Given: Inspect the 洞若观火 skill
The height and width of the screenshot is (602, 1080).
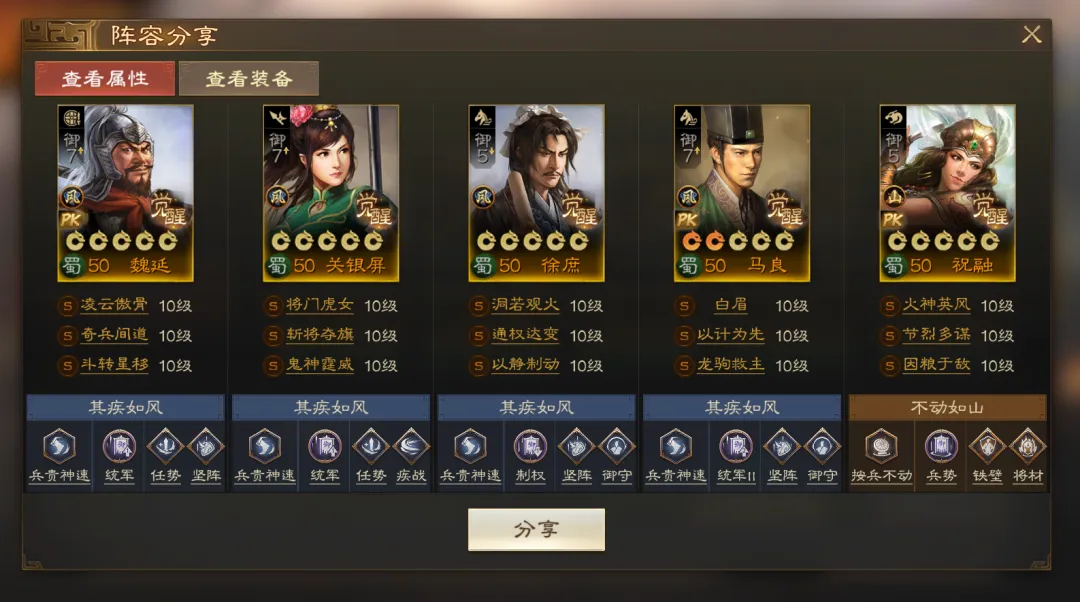Looking at the screenshot, I should pyautogui.click(x=525, y=306).
